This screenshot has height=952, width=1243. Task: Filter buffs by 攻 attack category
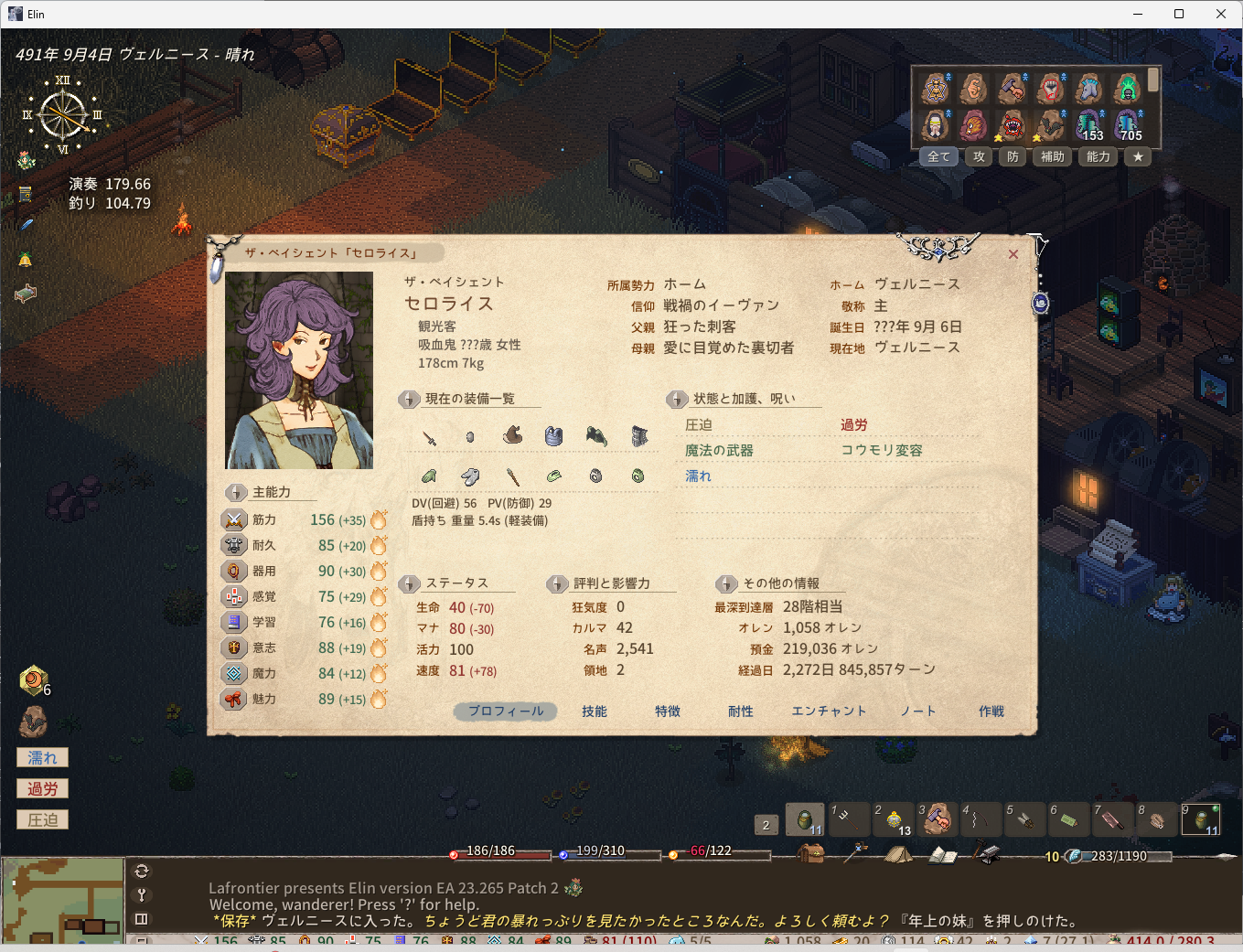(x=979, y=156)
